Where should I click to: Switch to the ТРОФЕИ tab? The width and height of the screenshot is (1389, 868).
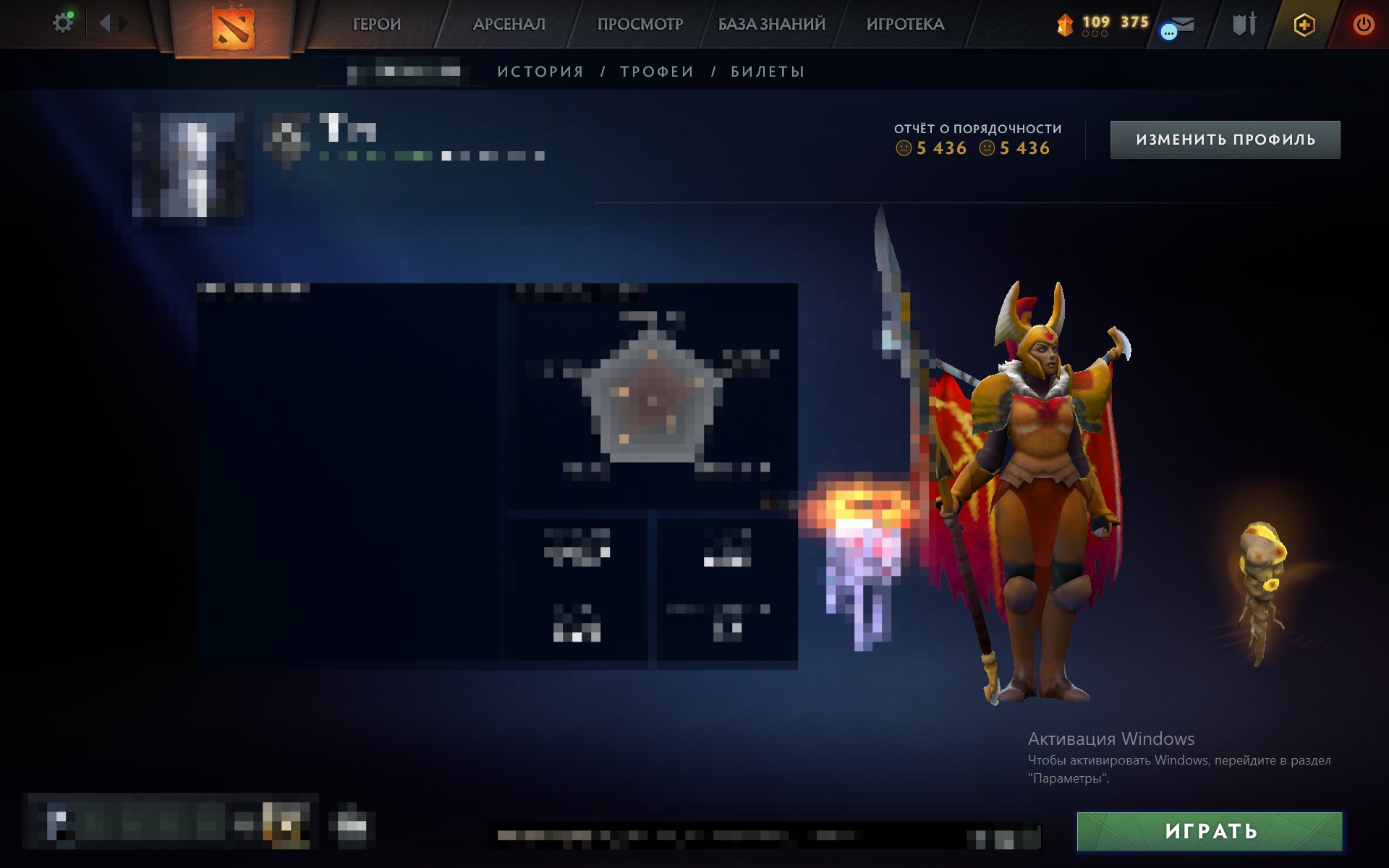coord(655,71)
